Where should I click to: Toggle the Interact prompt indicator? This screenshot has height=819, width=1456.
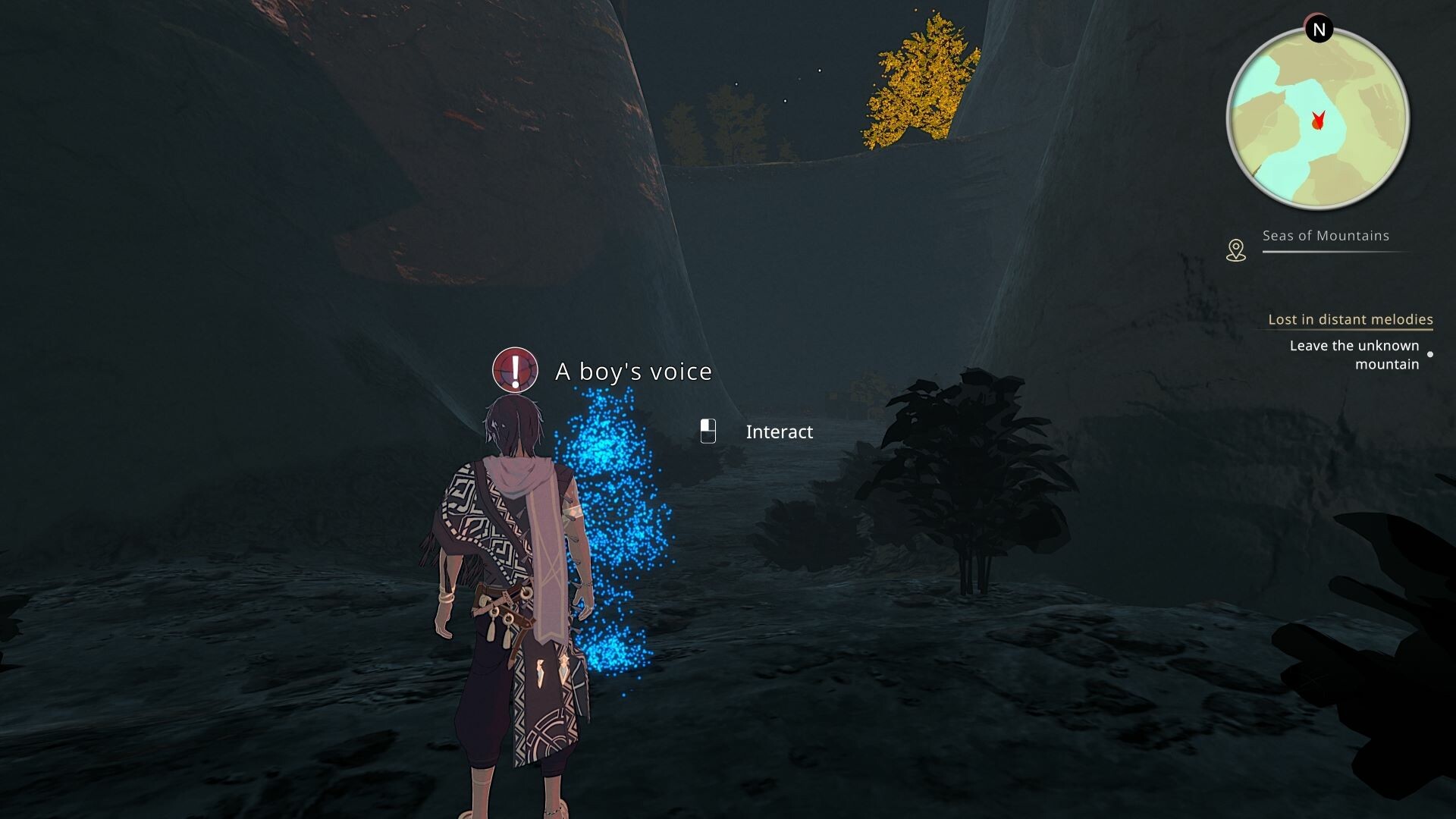click(708, 431)
